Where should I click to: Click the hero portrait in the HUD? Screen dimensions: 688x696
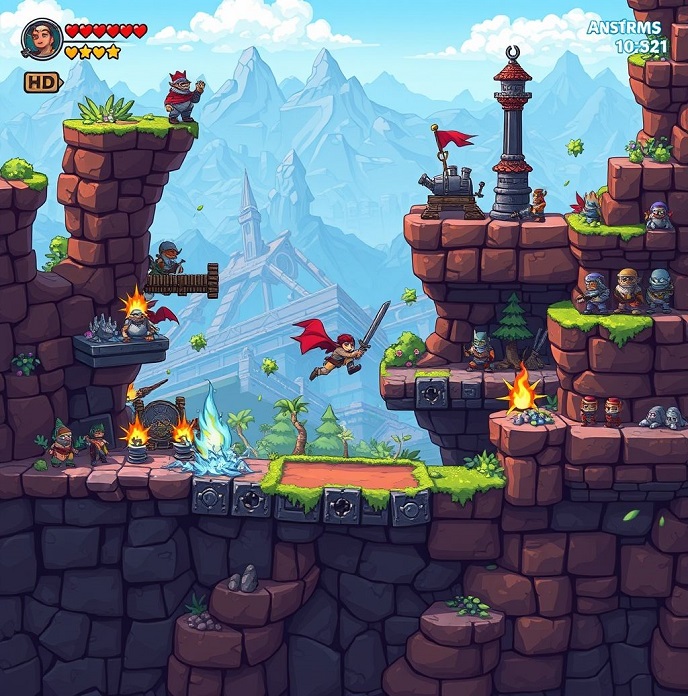(41, 39)
